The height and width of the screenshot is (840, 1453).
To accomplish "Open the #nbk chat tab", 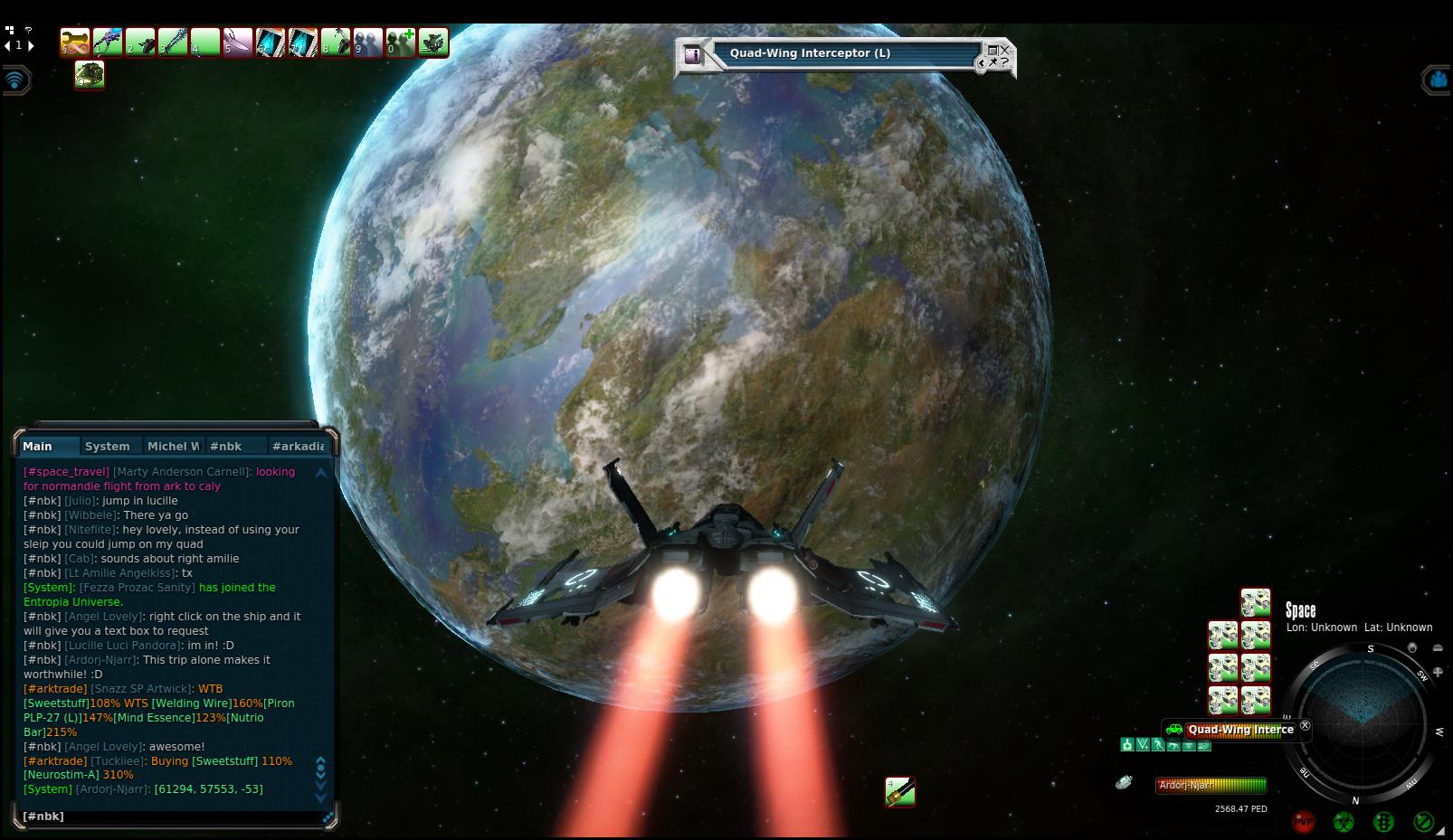I will pos(225,446).
